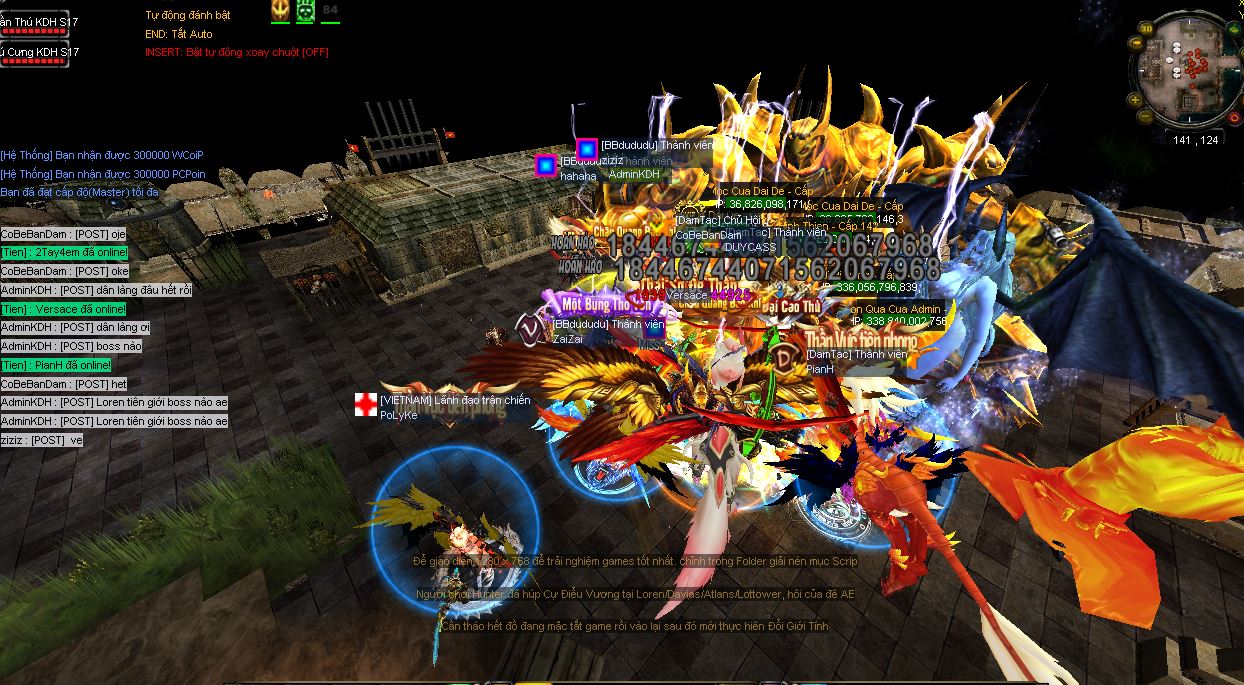Click the ziziz POST chat line
The image size is (1244, 685).
point(42,440)
